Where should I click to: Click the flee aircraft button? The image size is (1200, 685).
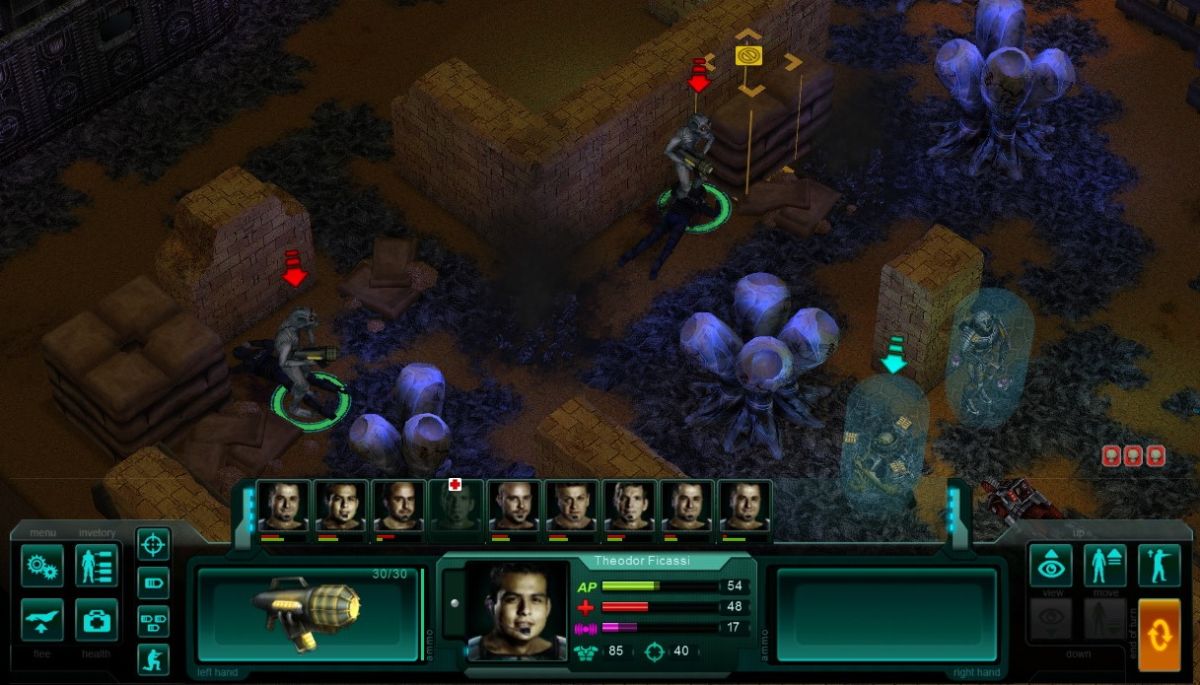(42, 620)
